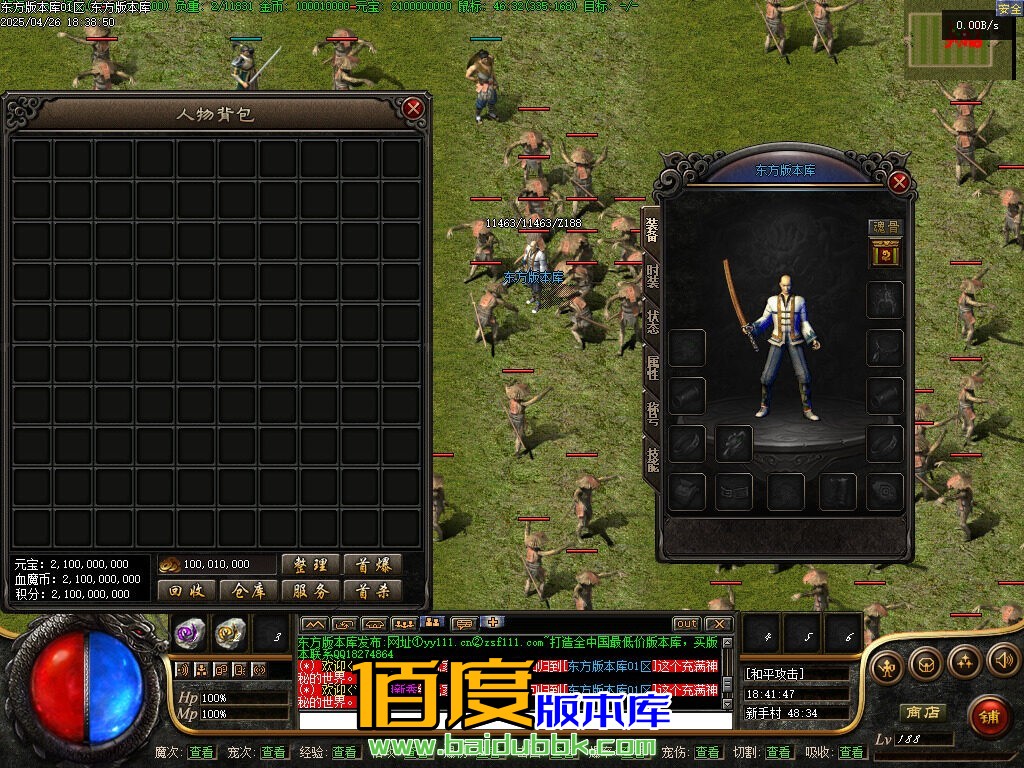Viewport: 1024px width, 768px height.
Task: Open the 属性 attributes tab
Action: tap(652, 367)
